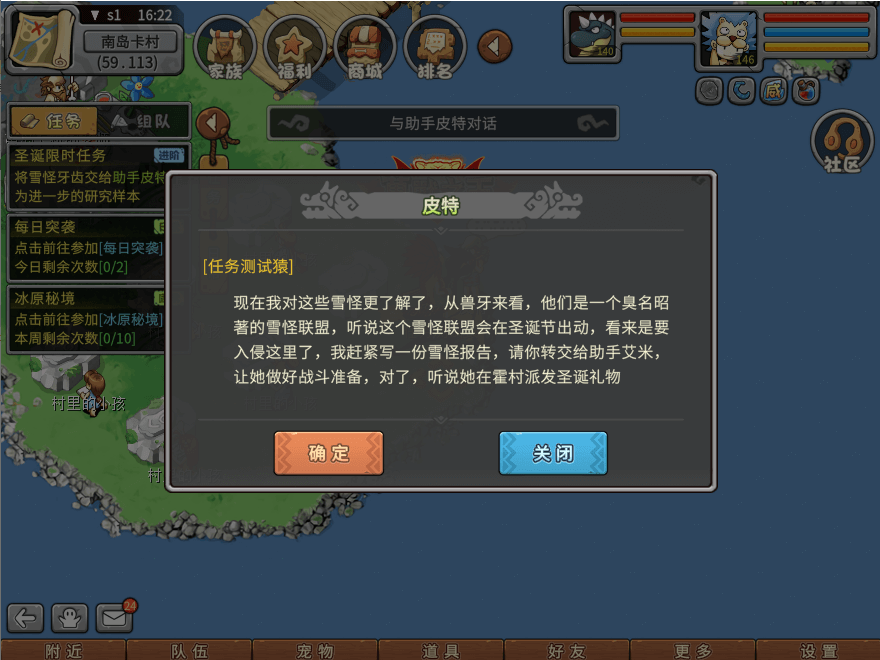Confirm the dialog with the 确定 button
This screenshot has width=880, height=660.
pos(329,453)
